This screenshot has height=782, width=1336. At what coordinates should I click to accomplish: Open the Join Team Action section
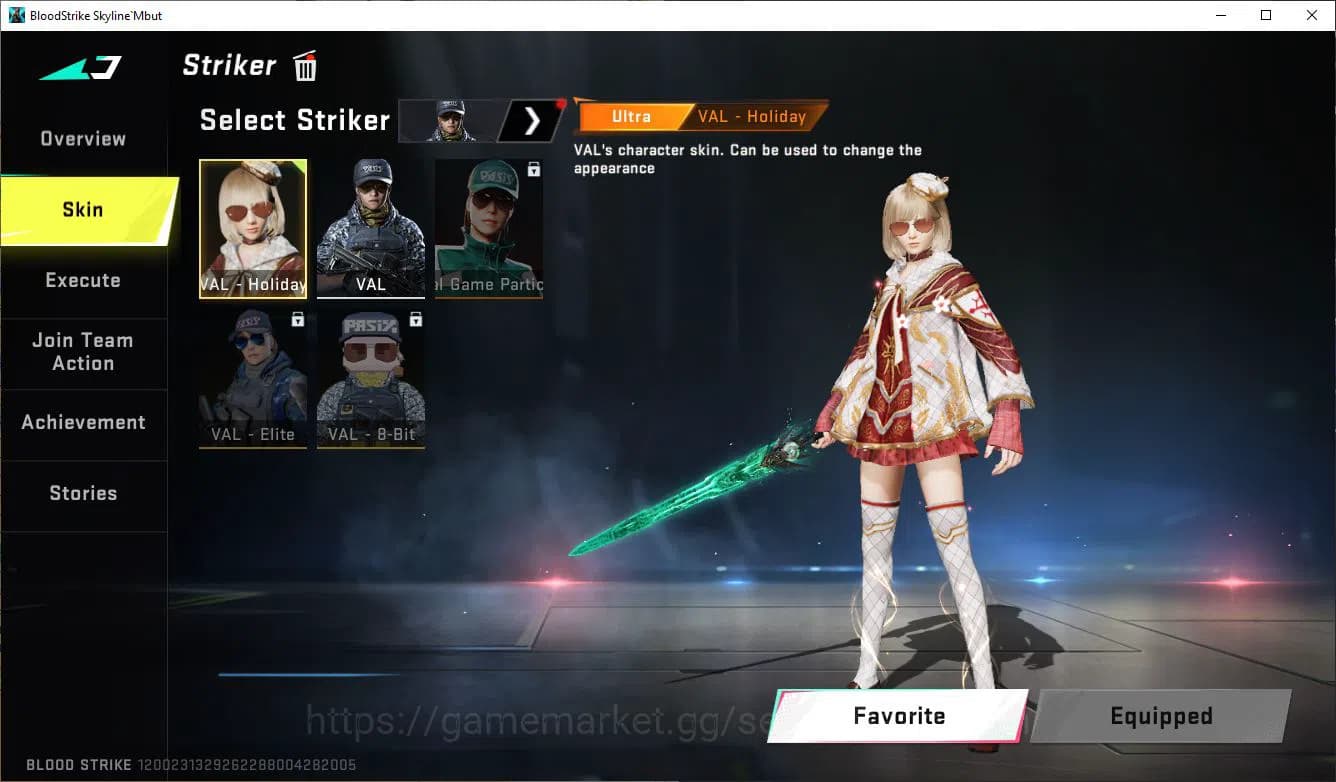tap(82, 352)
